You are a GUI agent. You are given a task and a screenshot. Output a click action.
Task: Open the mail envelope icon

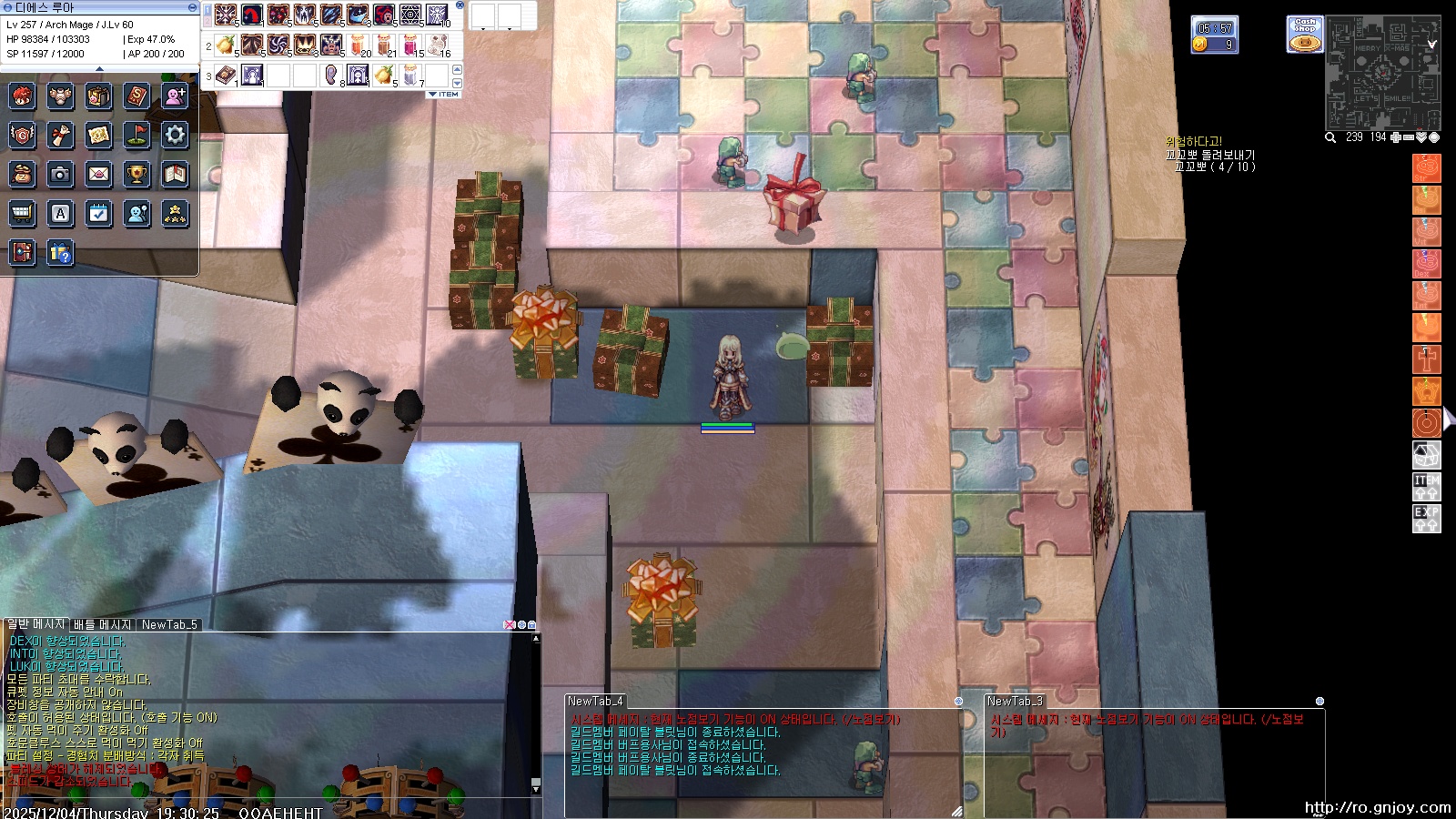[98, 174]
